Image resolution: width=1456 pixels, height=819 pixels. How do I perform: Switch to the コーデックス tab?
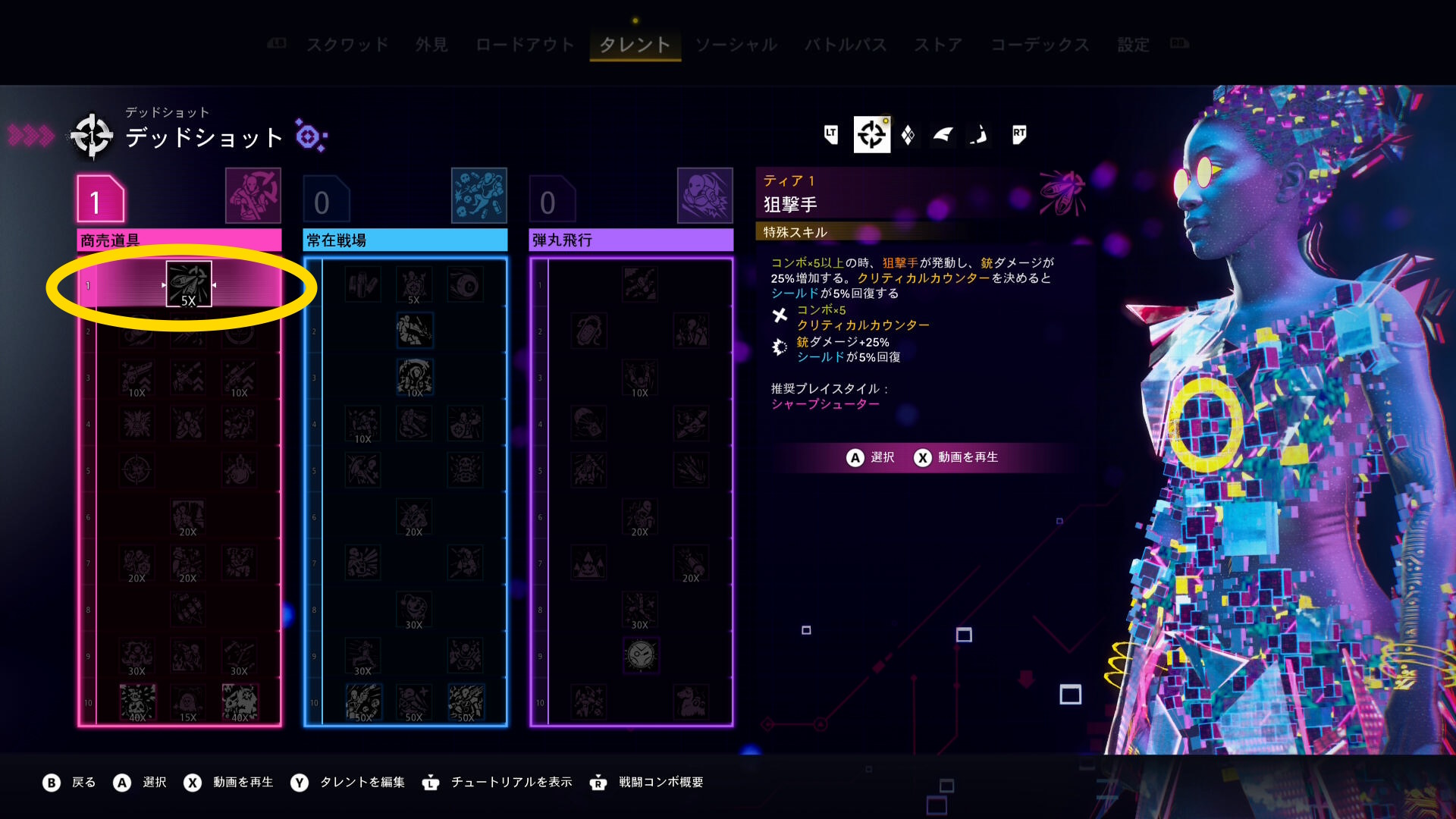(x=1040, y=45)
